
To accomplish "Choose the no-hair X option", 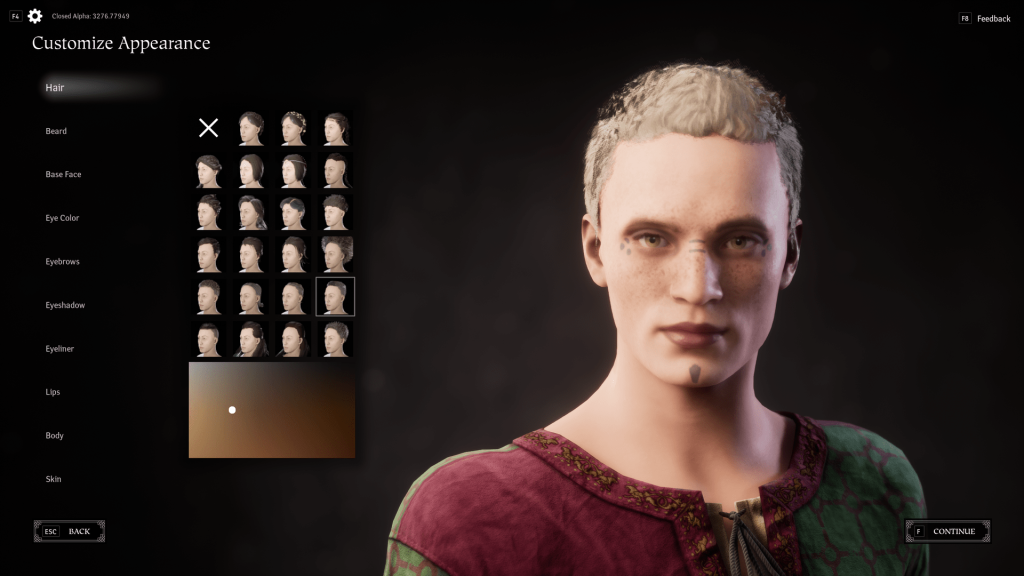I will [x=208, y=128].
